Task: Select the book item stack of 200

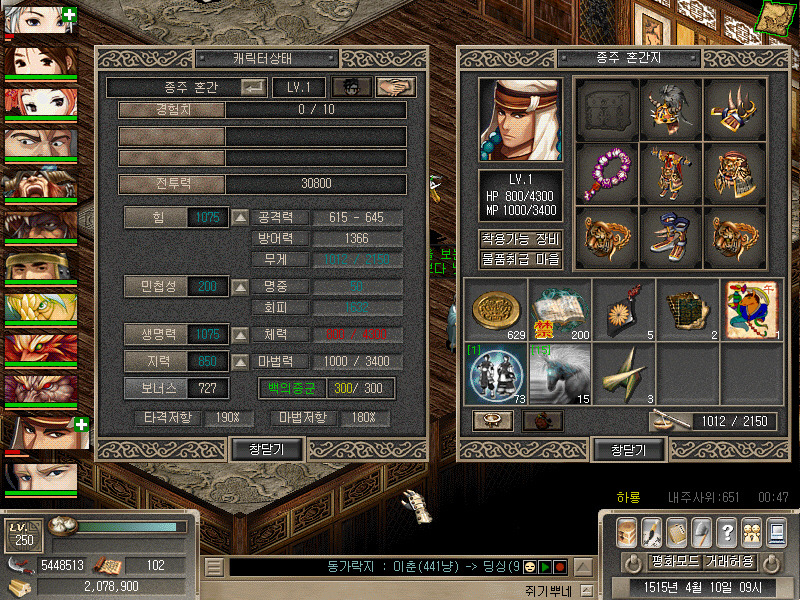Action: [x=560, y=309]
